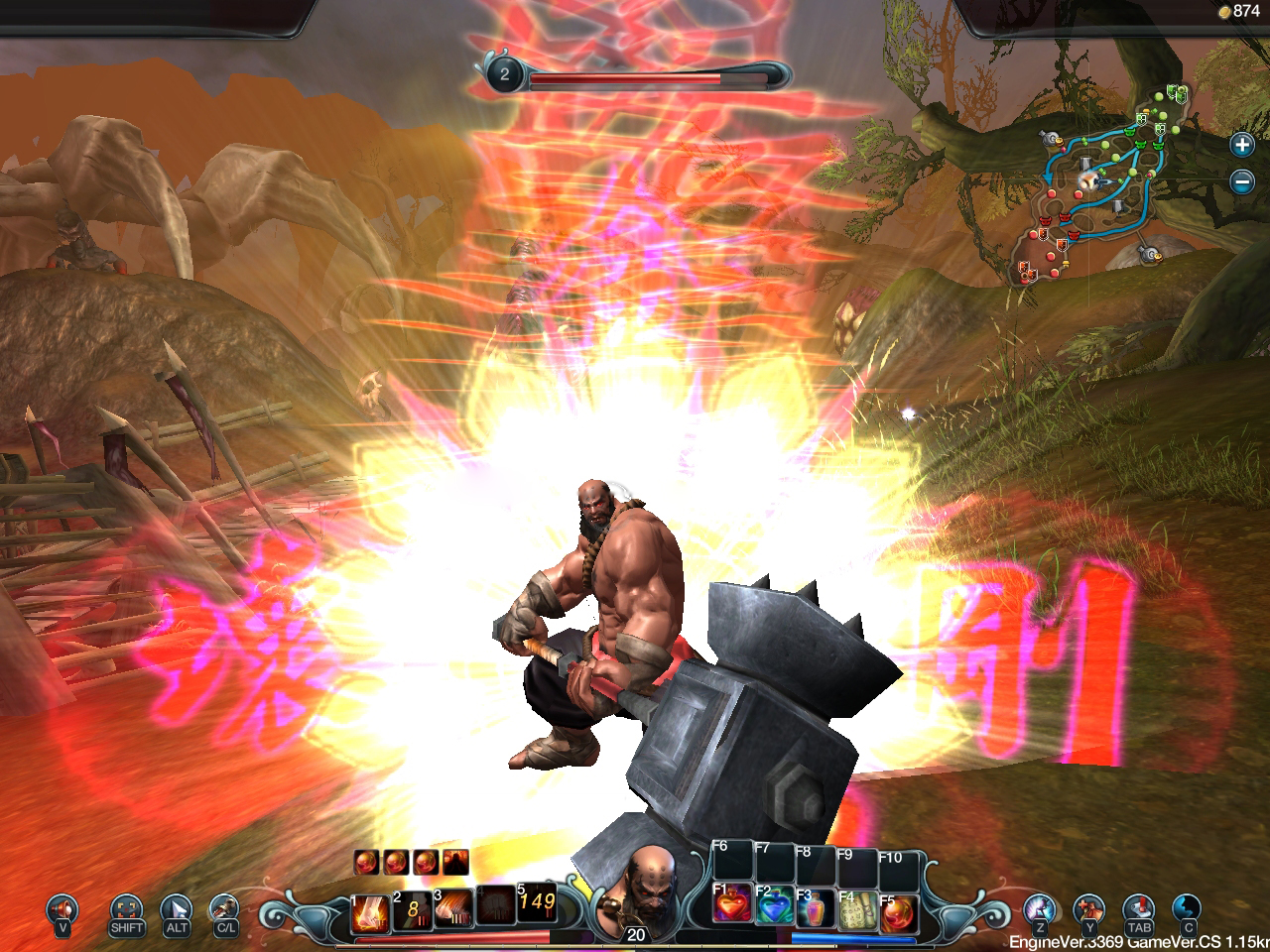Viewport: 1270px width, 952px height.
Task: Use the scroll item in F4
Action: (857, 909)
